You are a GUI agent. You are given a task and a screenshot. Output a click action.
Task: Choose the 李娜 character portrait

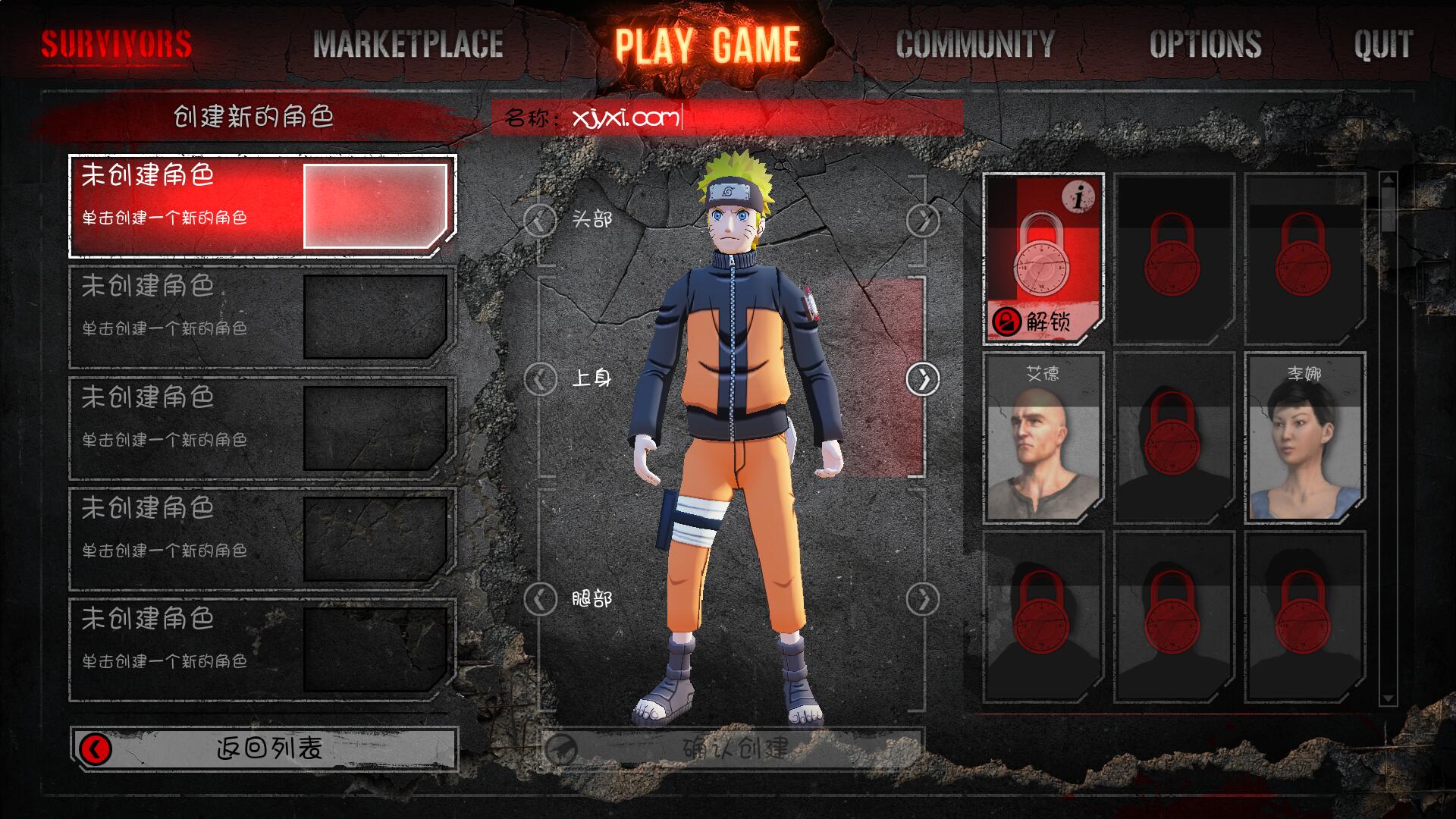[1304, 438]
